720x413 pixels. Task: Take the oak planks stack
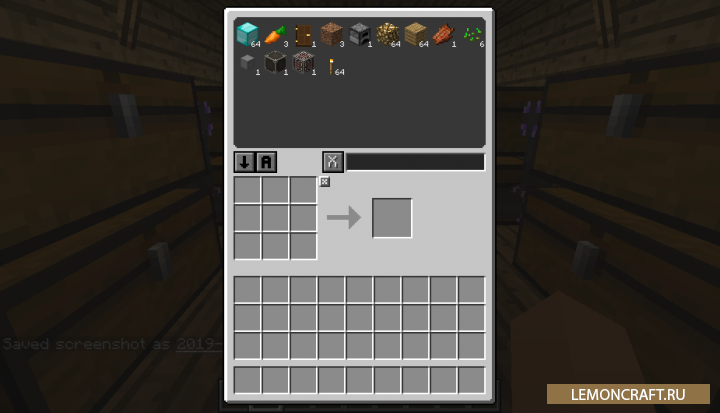click(414, 35)
